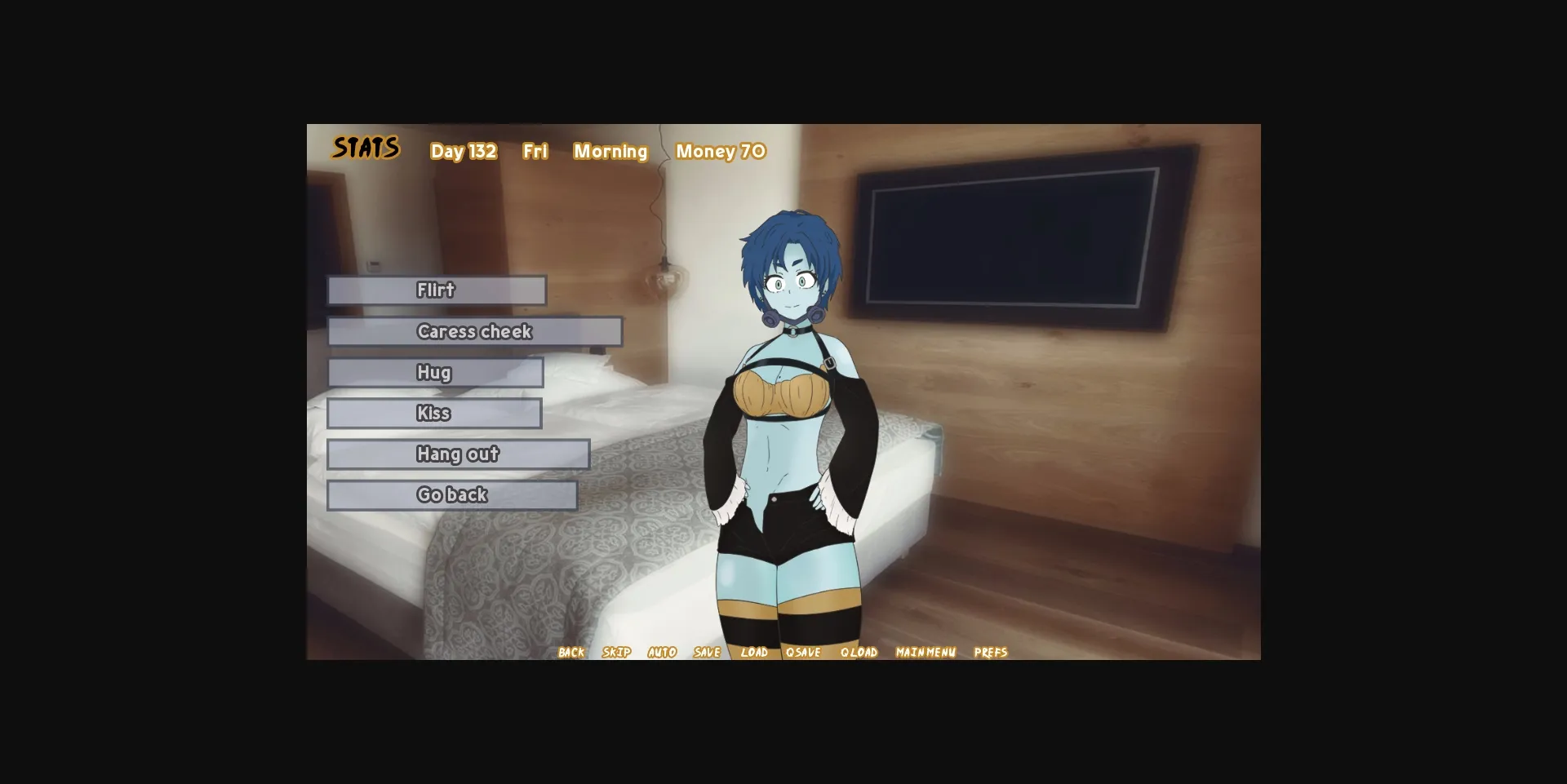Open the SAVE screen
Image resolution: width=1567 pixels, height=784 pixels.
tap(707, 652)
